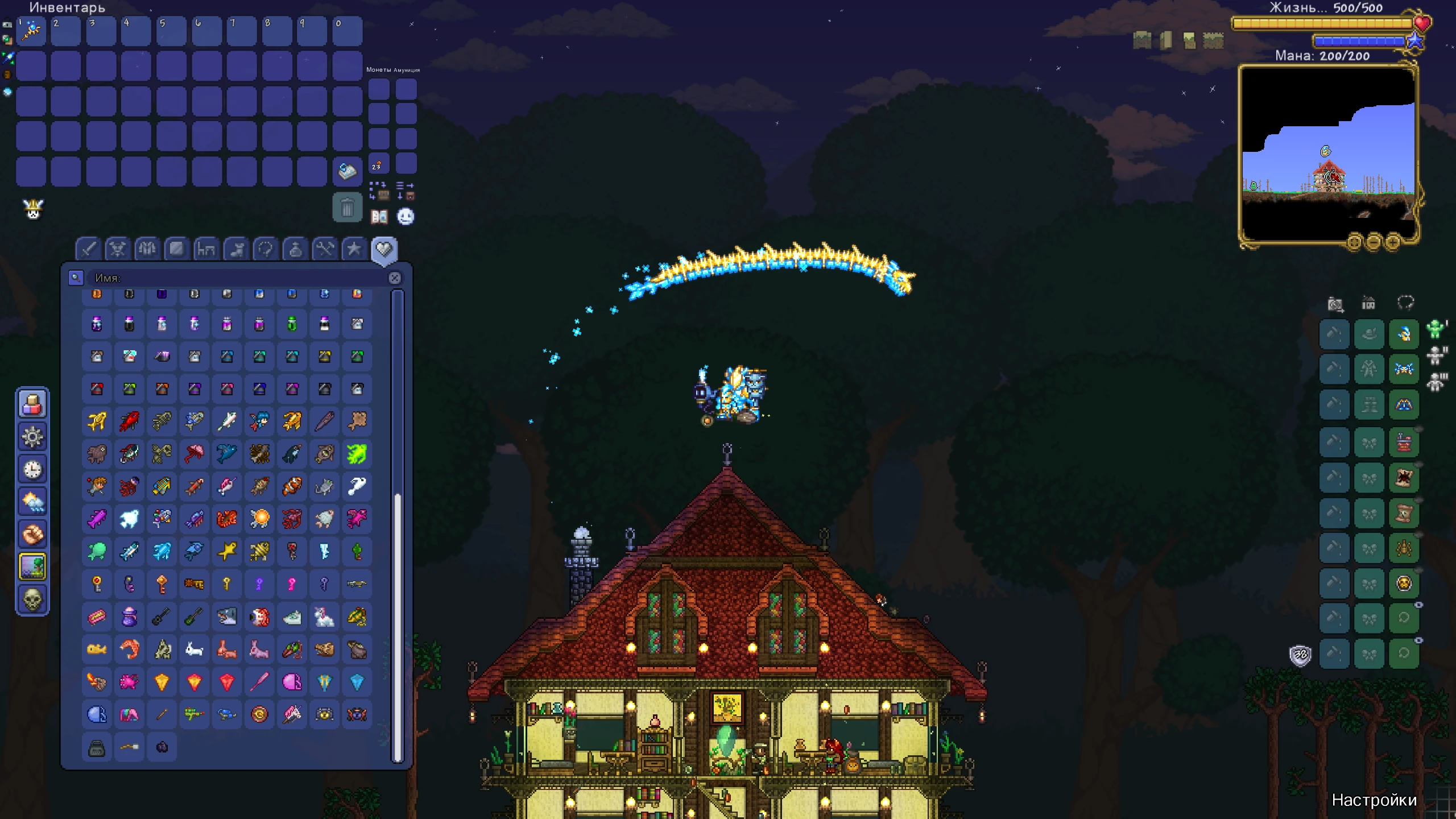The height and width of the screenshot is (819, 1456).
Task: Switch to the sword weapons filter tab
Action: pos(88,249)
